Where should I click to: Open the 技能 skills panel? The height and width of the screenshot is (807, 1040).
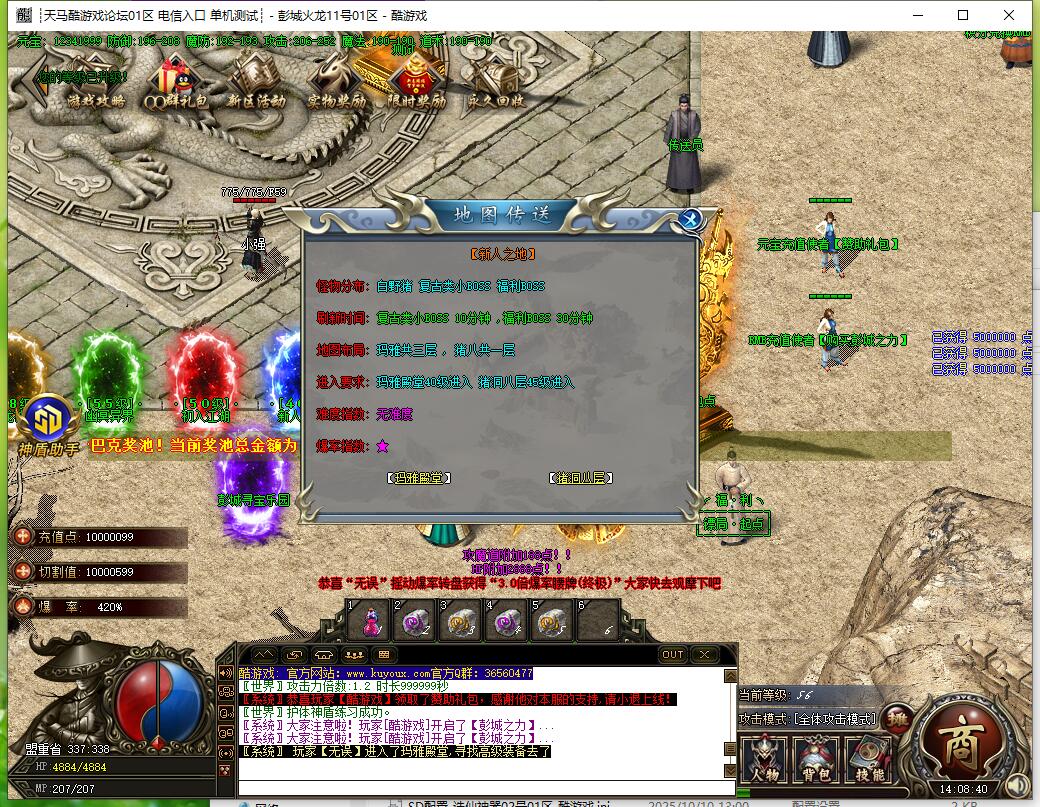pyautogui.click(x=868, y=760)
